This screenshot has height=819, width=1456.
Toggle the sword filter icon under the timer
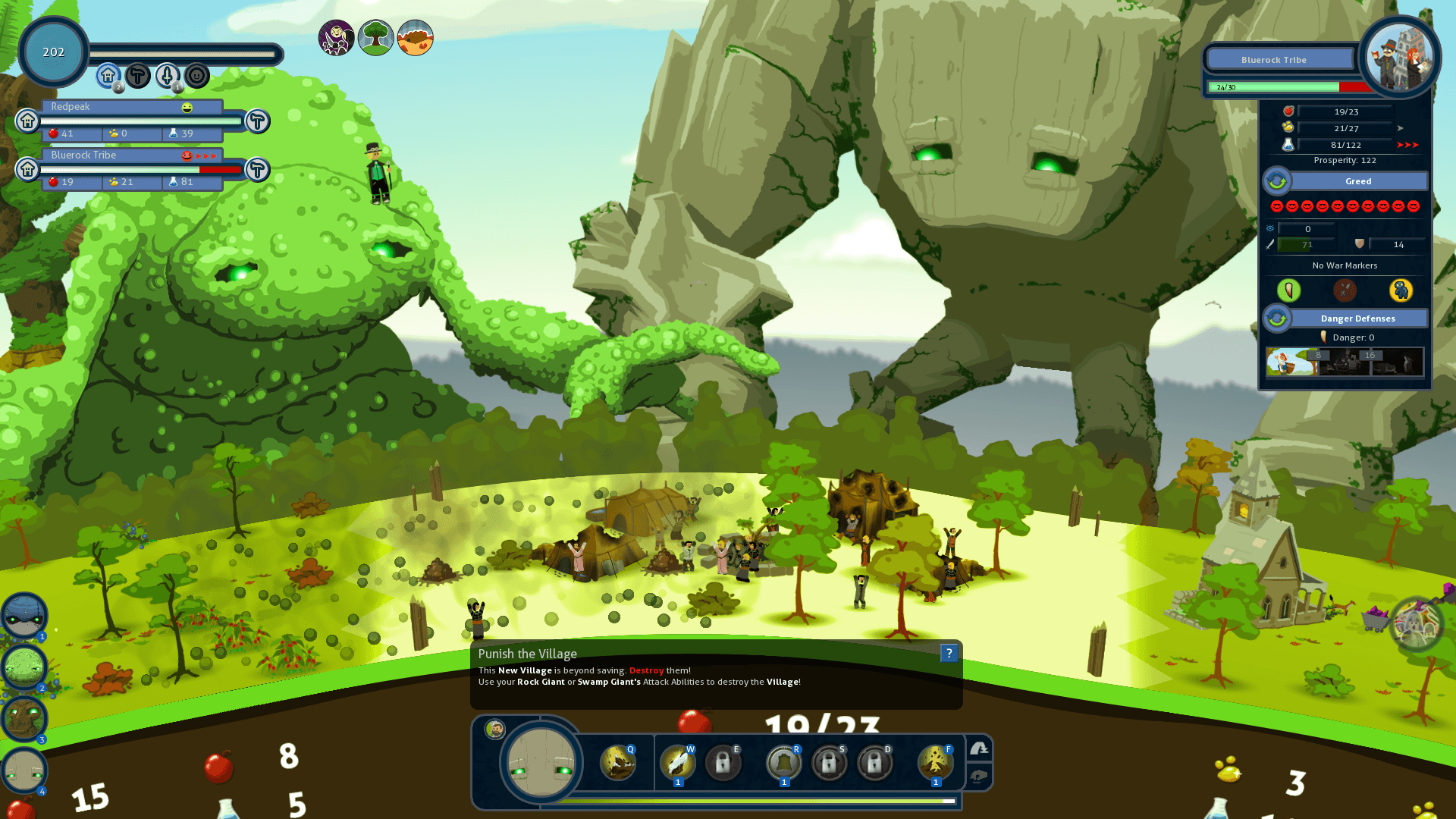(168, 76)
